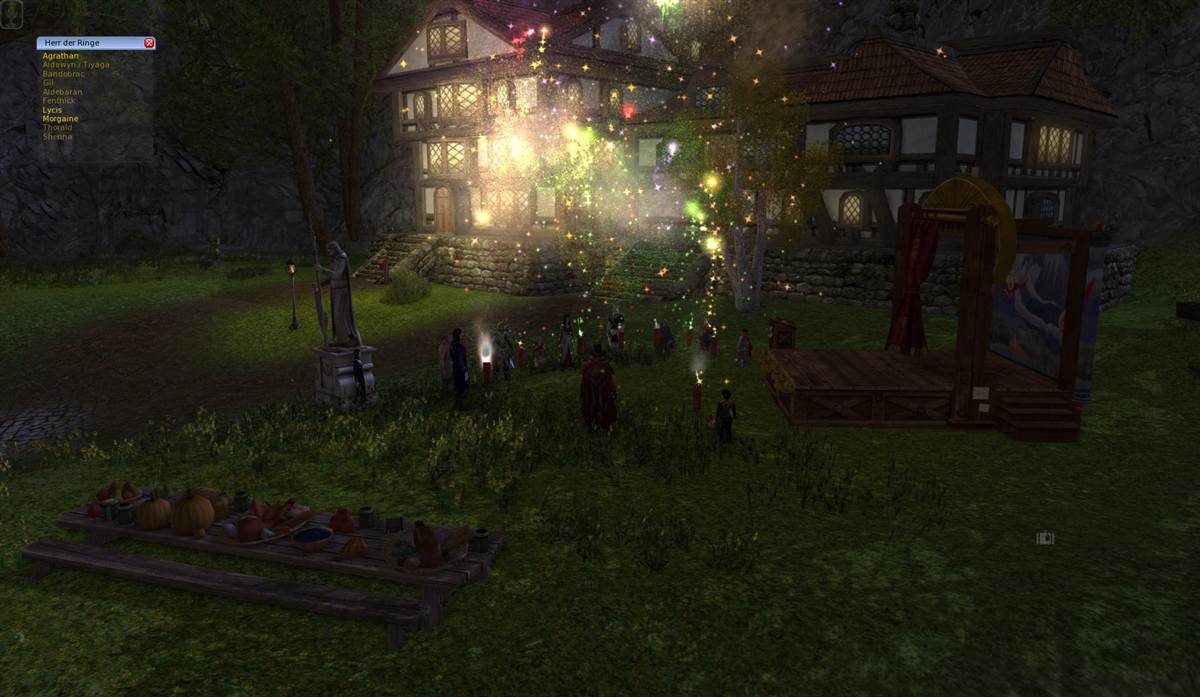
Task: Select Thorald from the list
Action: click(58, 128)
